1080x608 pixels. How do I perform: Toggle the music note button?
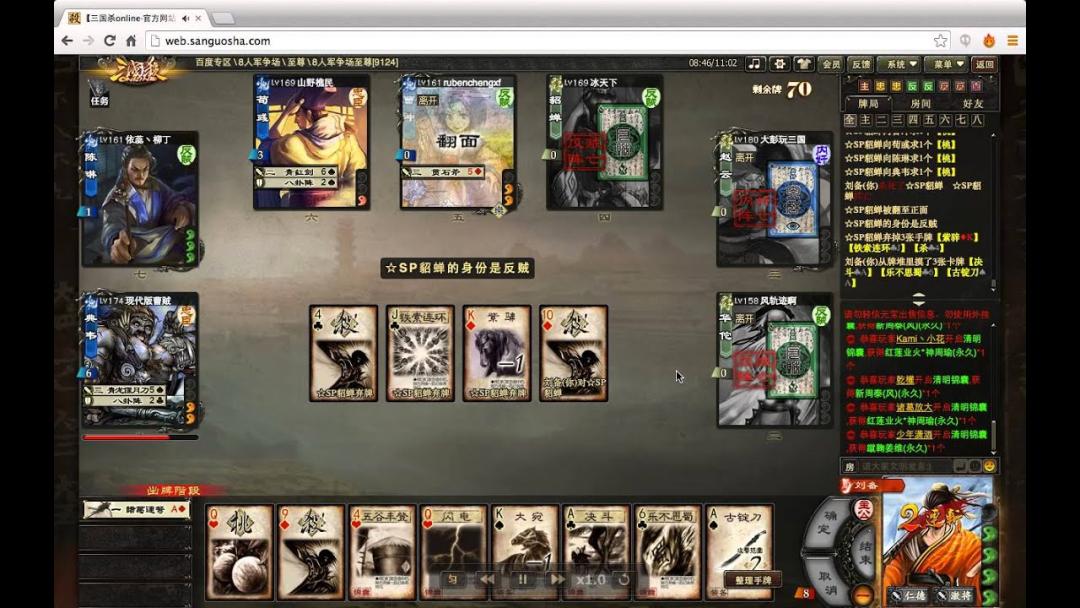[755, 64]
